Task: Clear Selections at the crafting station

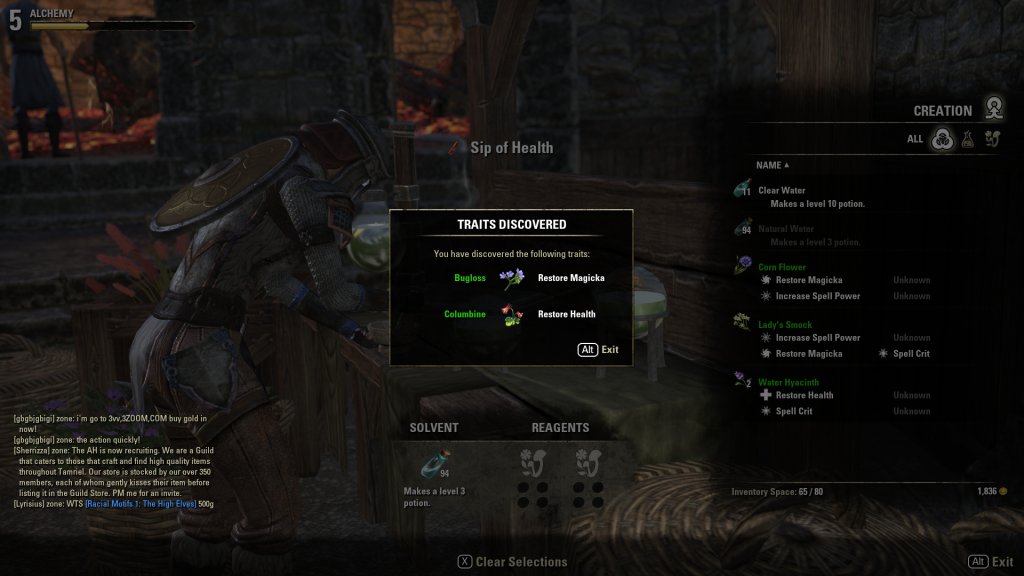Action: pyautogui.click(x=512, y=562)
